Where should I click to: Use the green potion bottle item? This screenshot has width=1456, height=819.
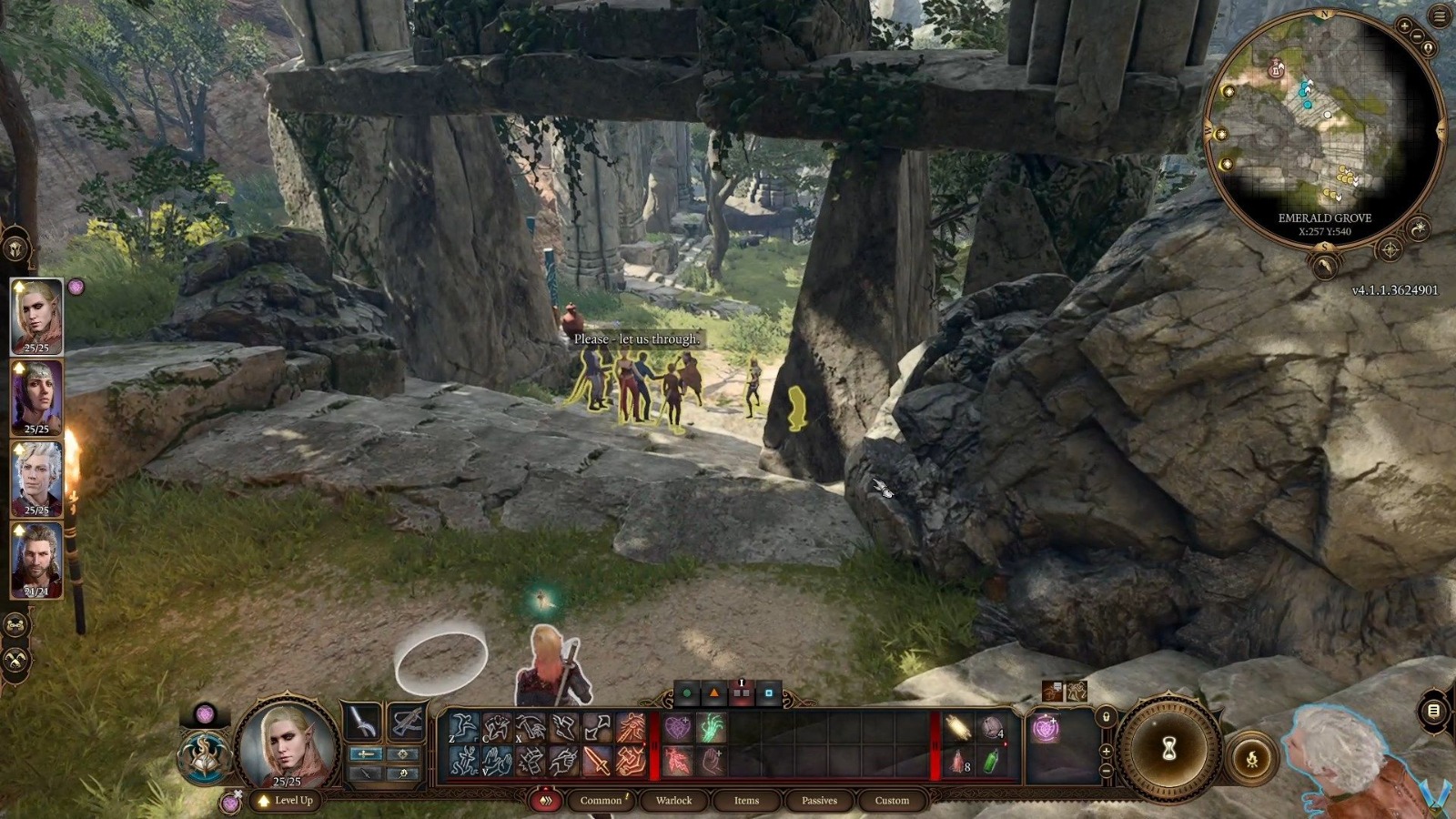pos(991,761)
